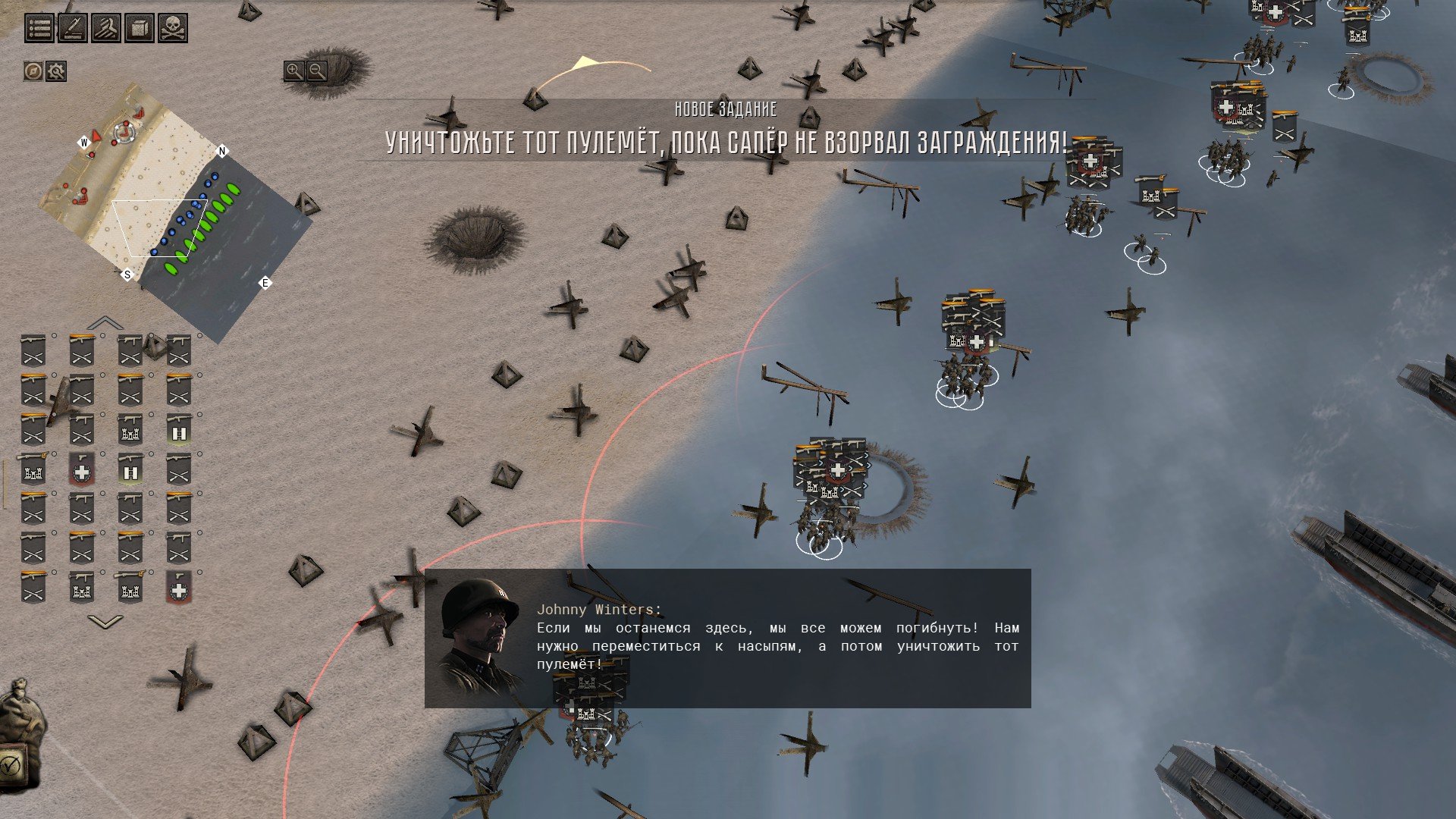Show earlier squads with the up arrow

(x=105, y=323)
